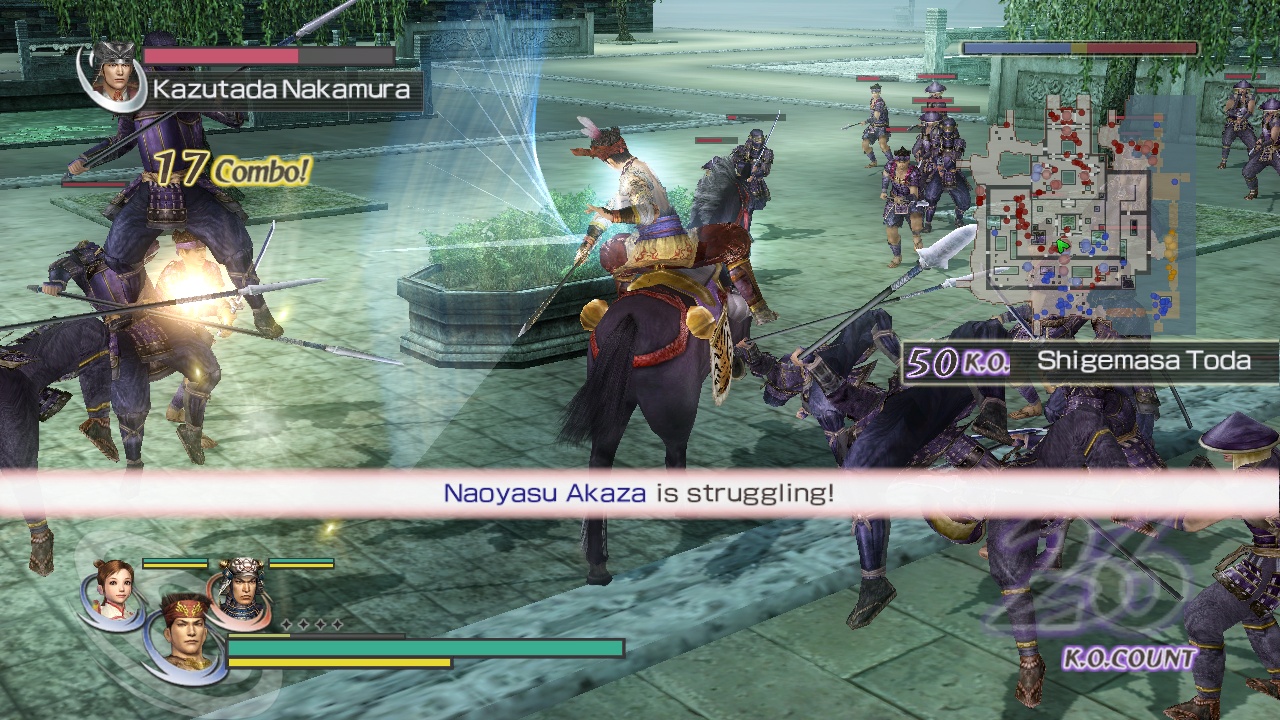Click the Naoyasu Akaza struggling message
Viewport: 1280px width, 720px height.
[640, 491]
